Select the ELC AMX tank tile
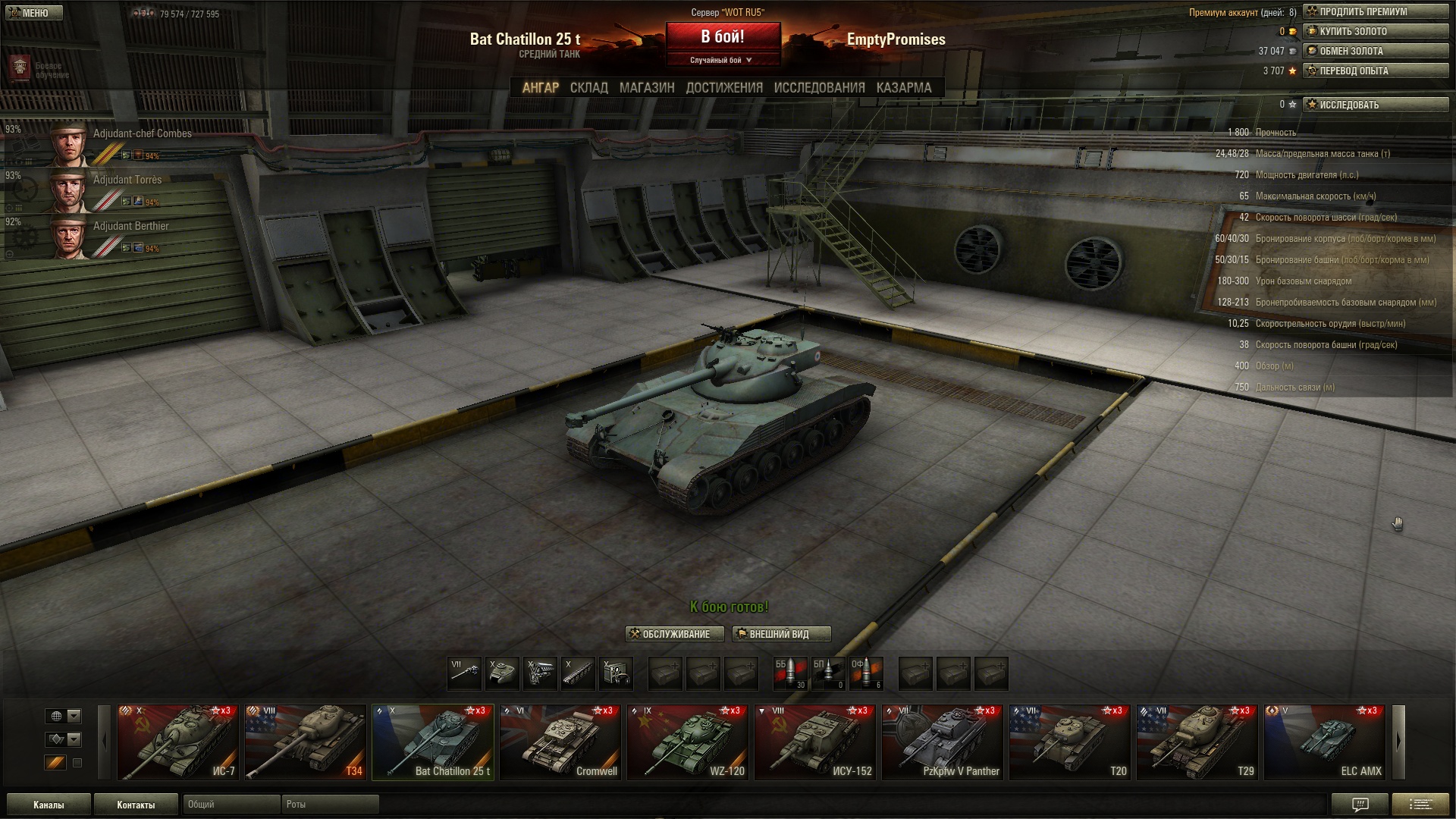The width and height of the screenshot is (1456, 819). coord(1324,742)
